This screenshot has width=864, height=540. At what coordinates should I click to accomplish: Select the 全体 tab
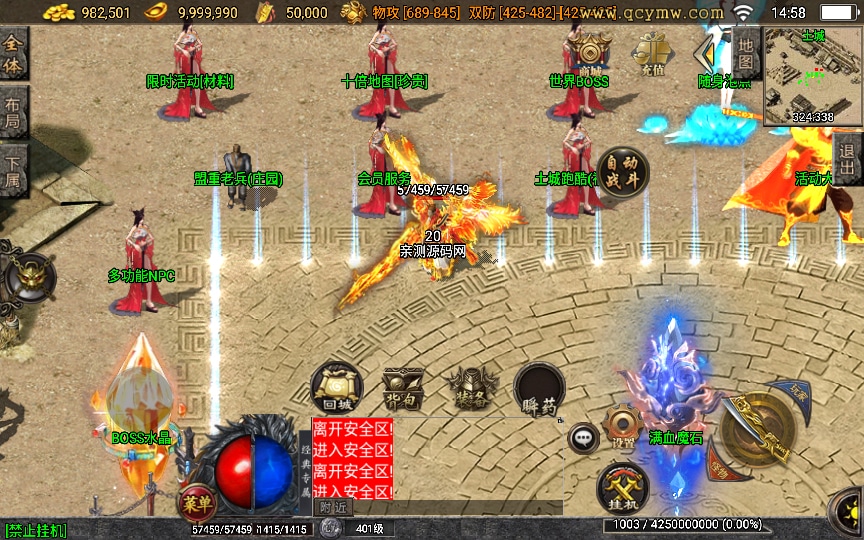pos(13,54)
